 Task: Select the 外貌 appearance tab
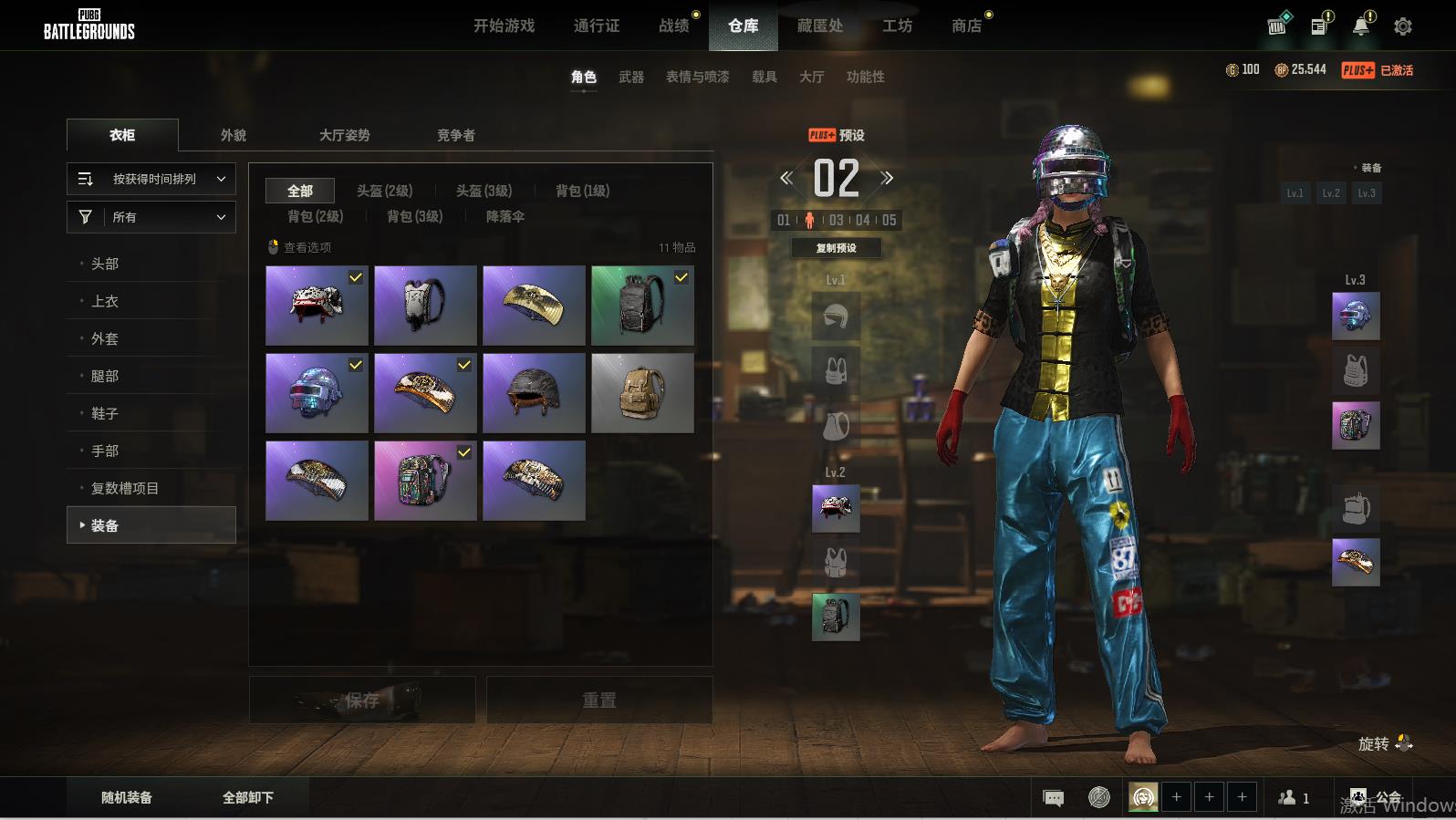[234, 135]
